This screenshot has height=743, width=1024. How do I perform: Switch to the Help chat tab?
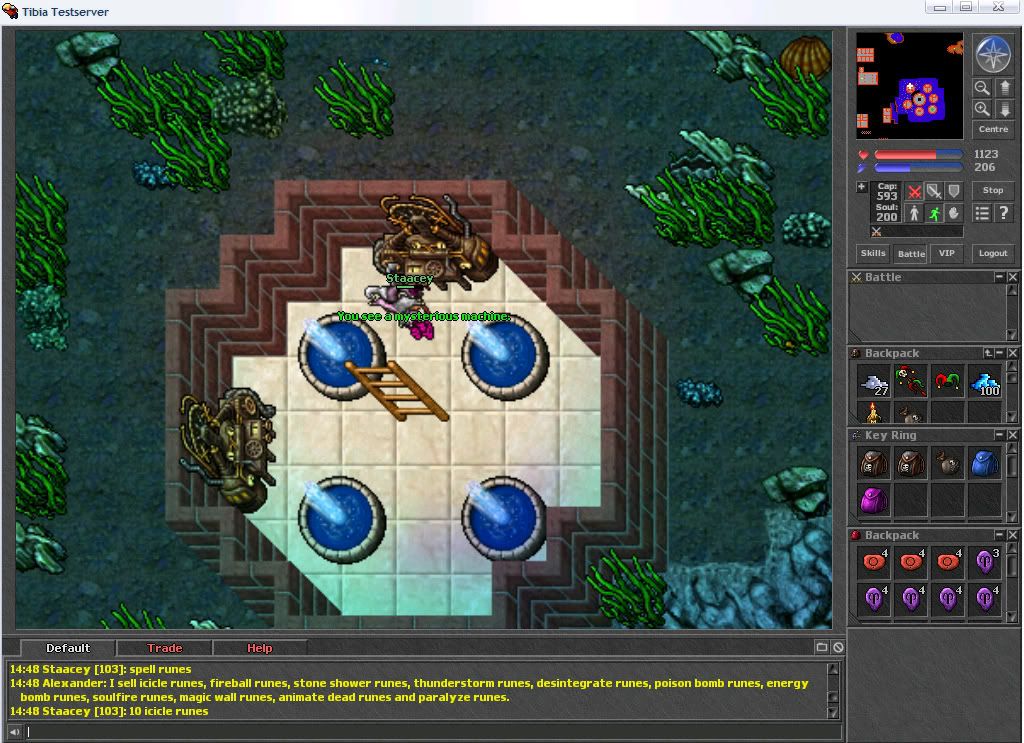click(259, 648)
